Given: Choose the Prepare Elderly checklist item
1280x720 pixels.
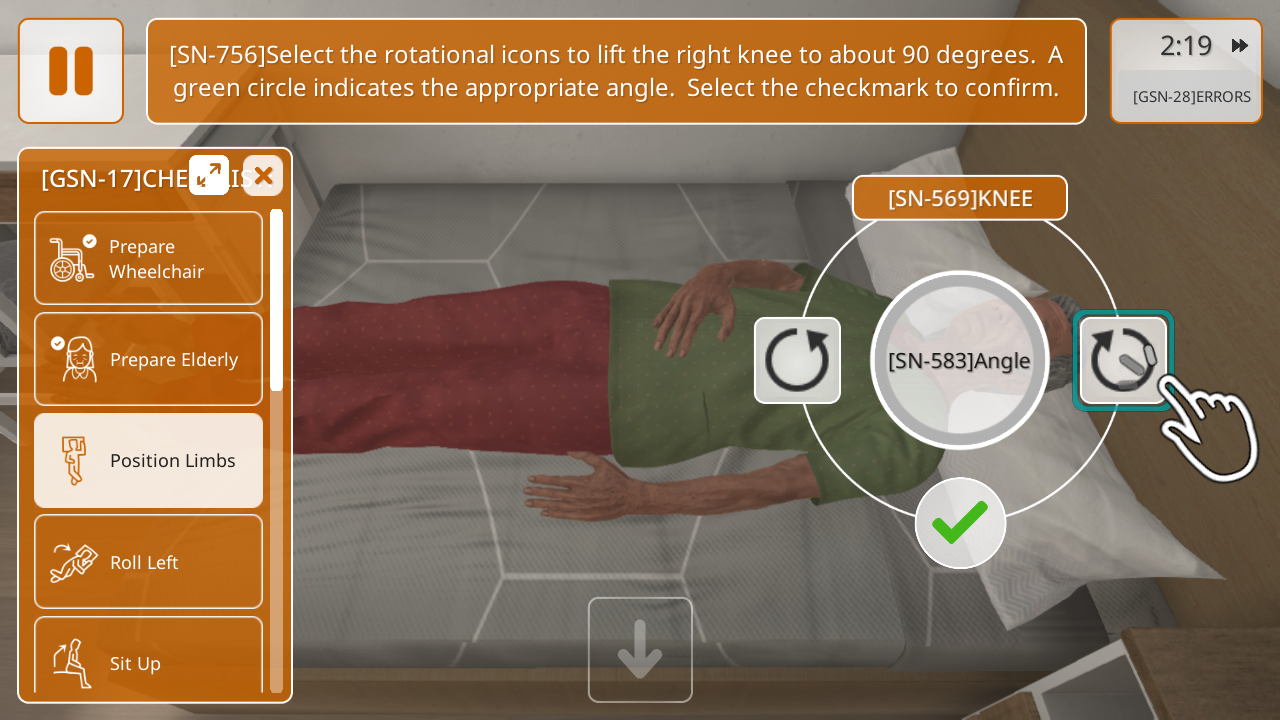Looking at the screenshot, I should coord(148,359).
